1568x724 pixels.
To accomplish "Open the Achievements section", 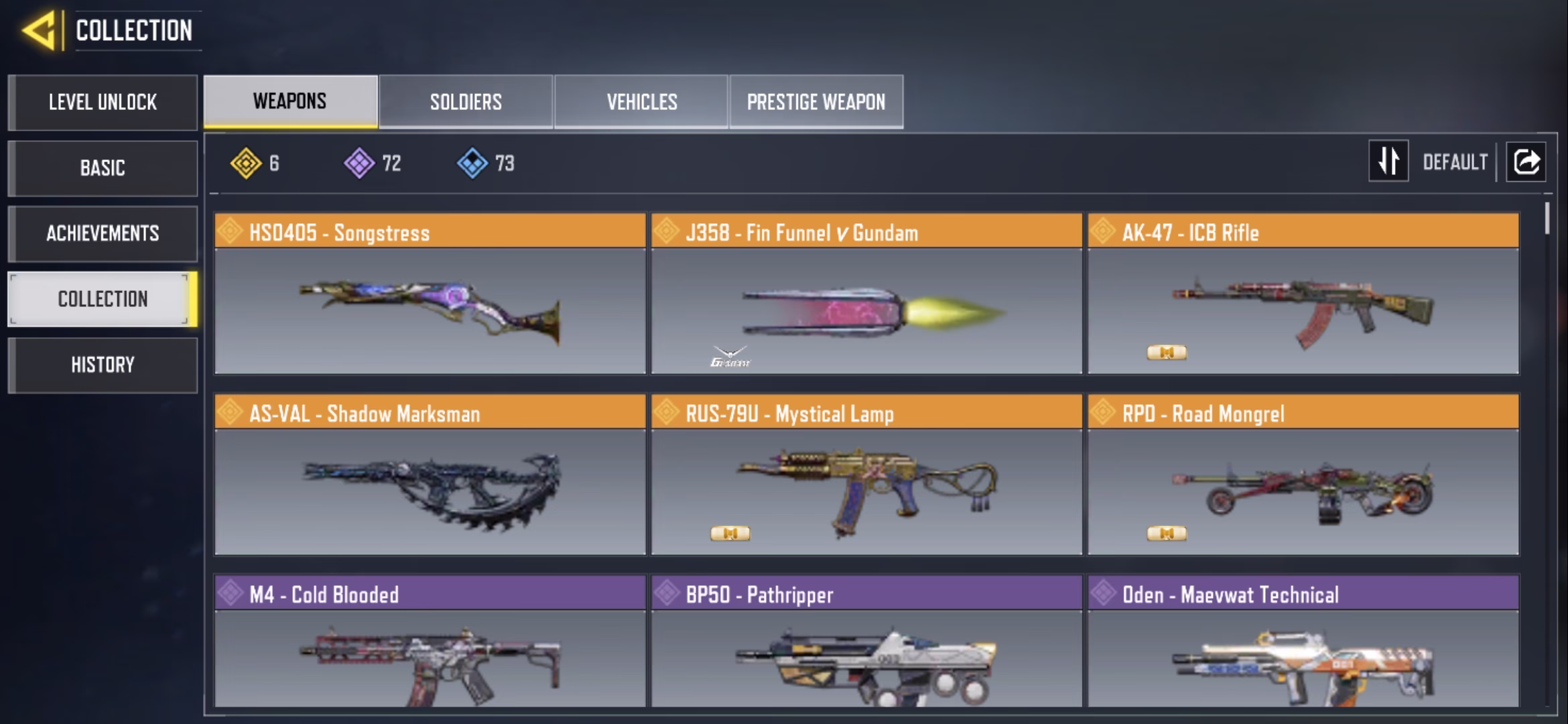I will tap(103, 233).
